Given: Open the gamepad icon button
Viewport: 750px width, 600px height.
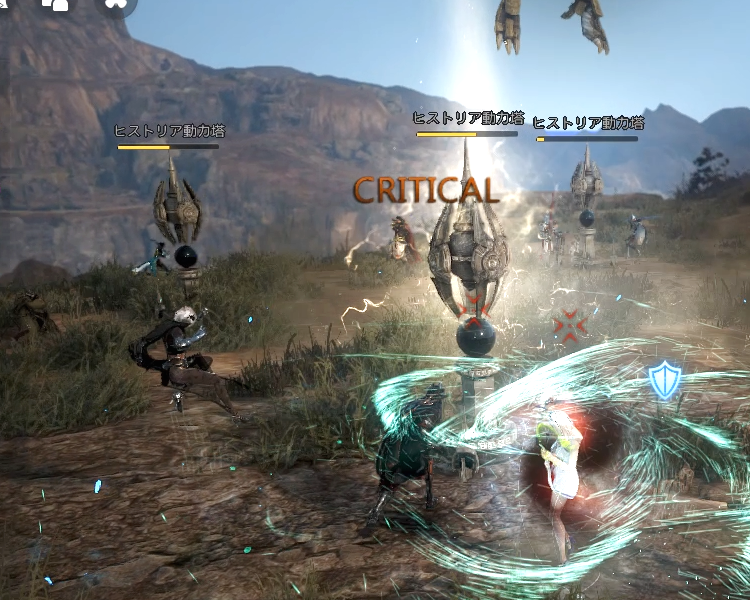Looking at the screenshot, I should [x=116, y=4].
